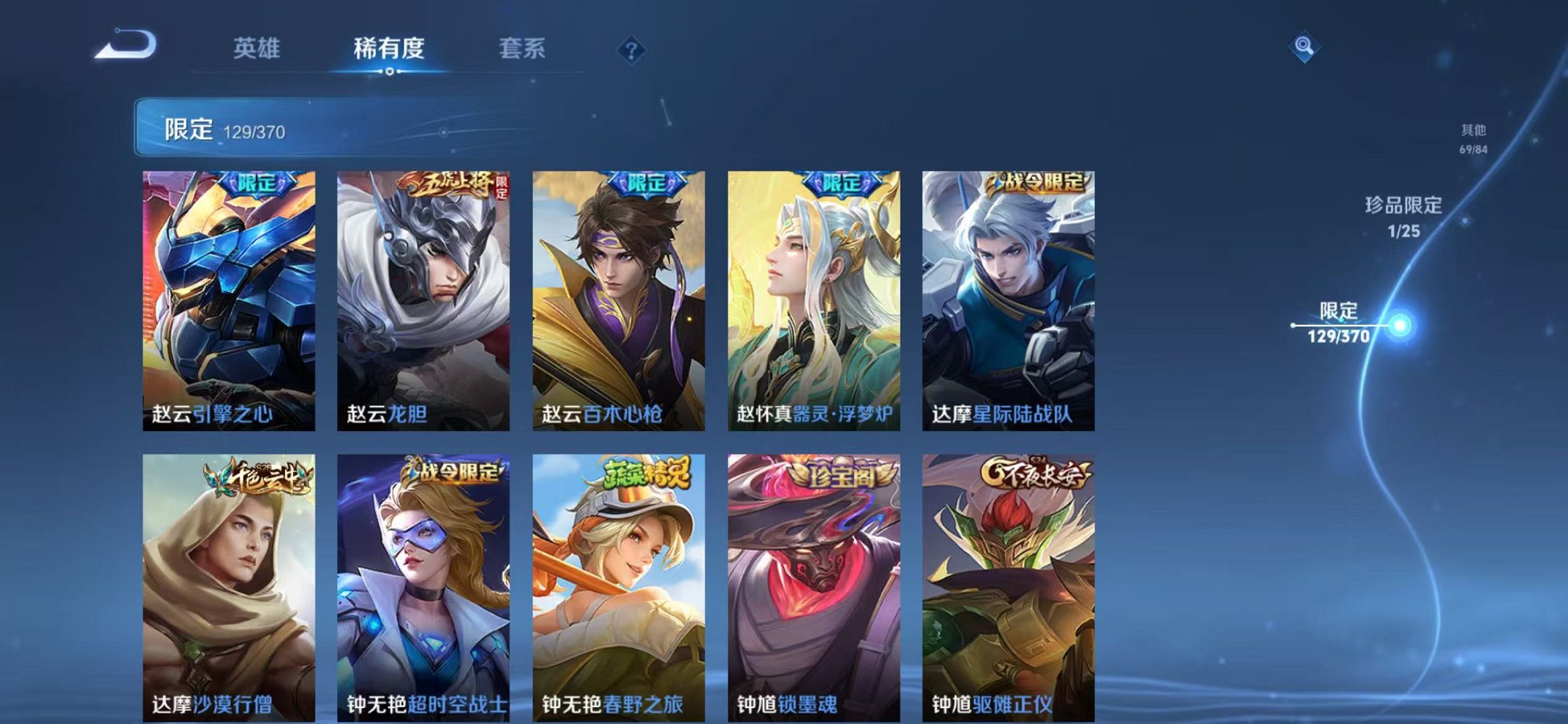Open the help question mark icon

point(631,50)
